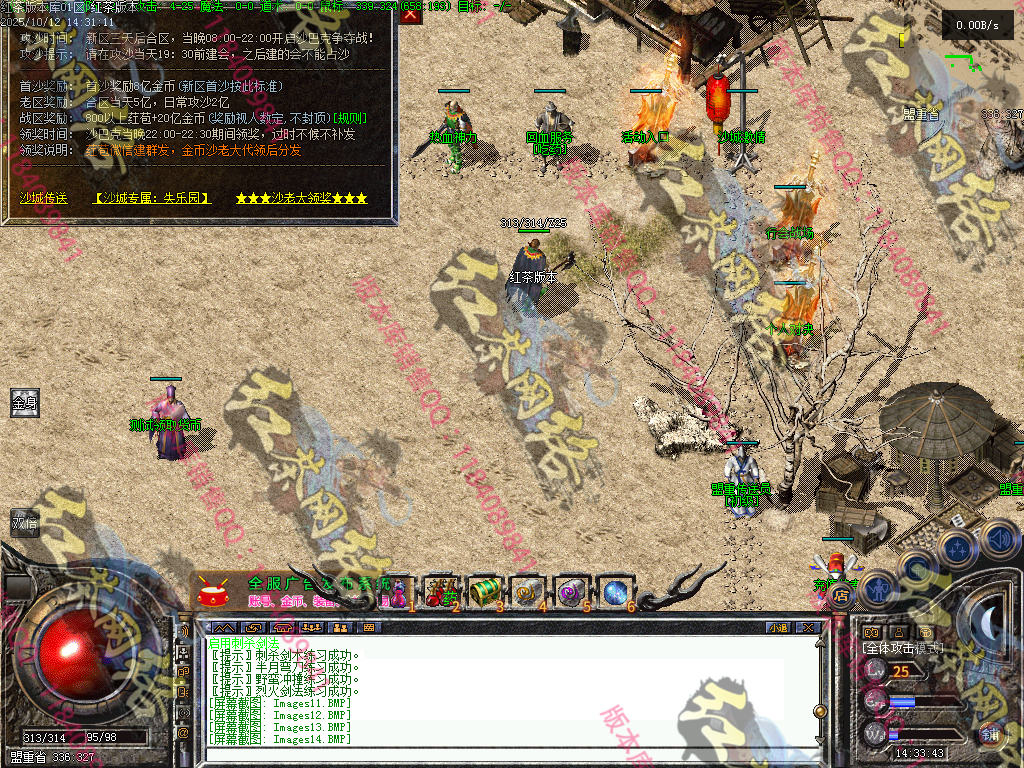Open the 沙城专属：失乐园 link
The width and height of the screenshot is (1024, 768).
[x=152, y=198]
